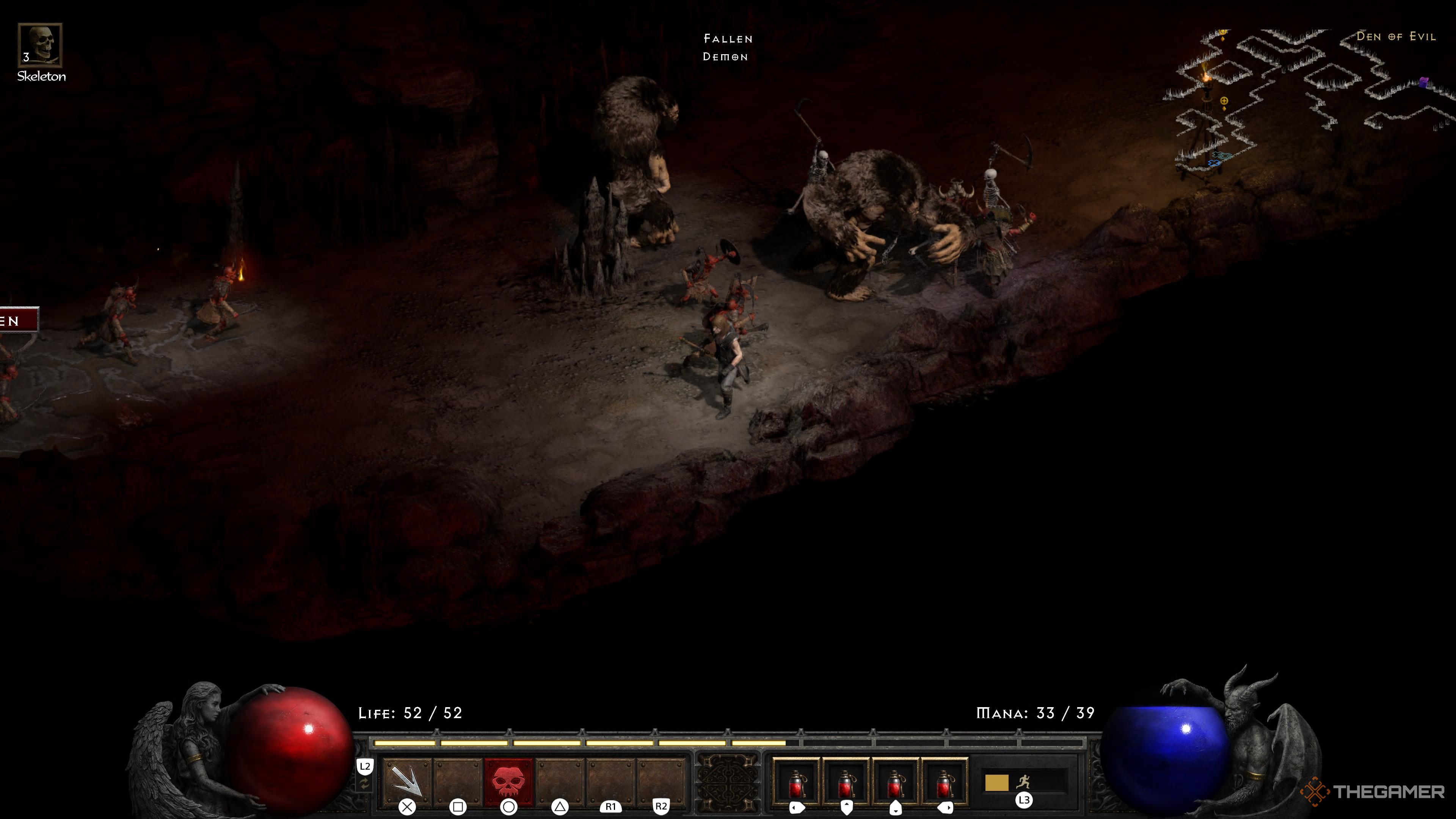Toggle the running figure run/walk icon

point(1023,782)
